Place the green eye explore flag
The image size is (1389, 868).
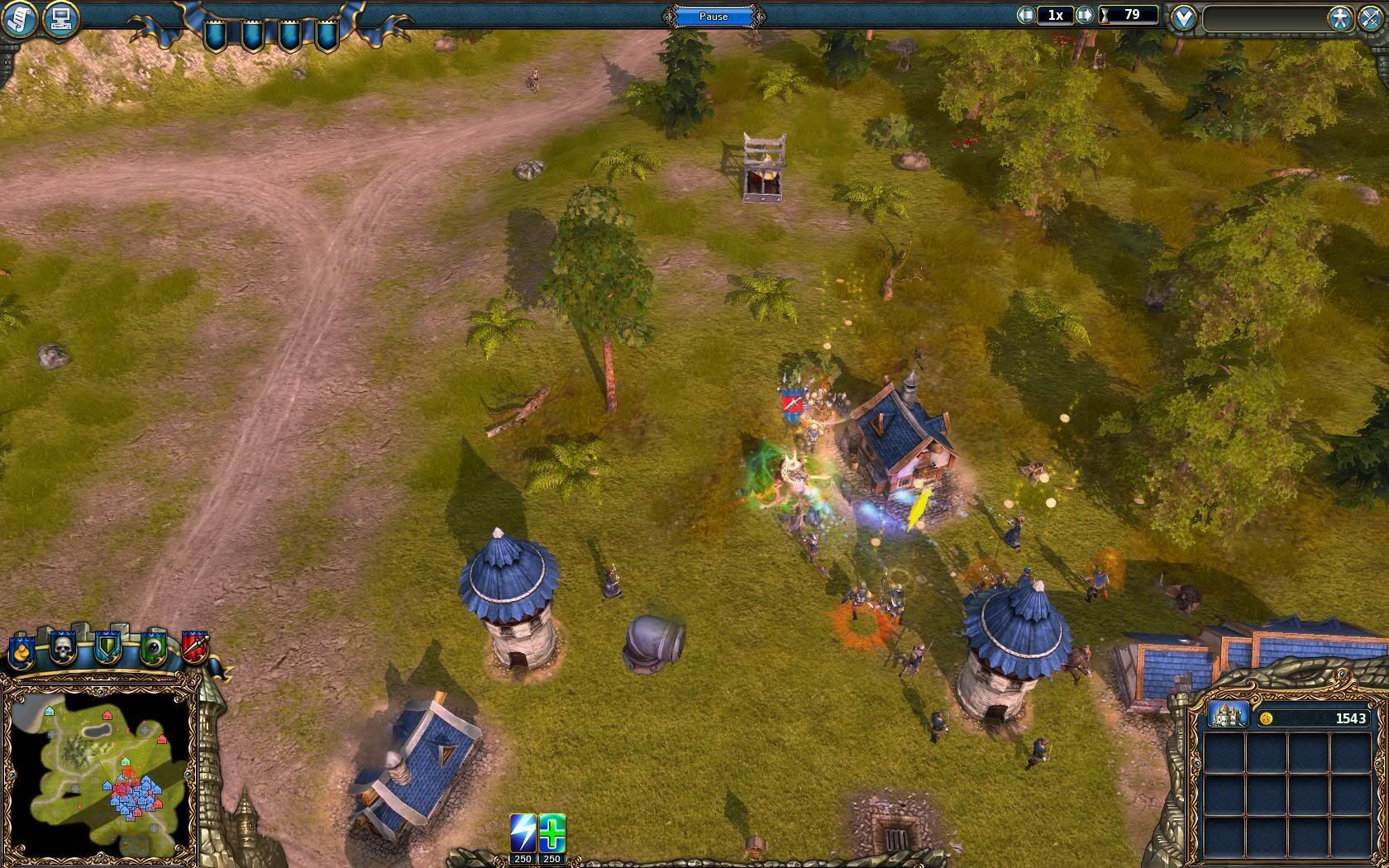pyautogui.click(x=152, y=649)
